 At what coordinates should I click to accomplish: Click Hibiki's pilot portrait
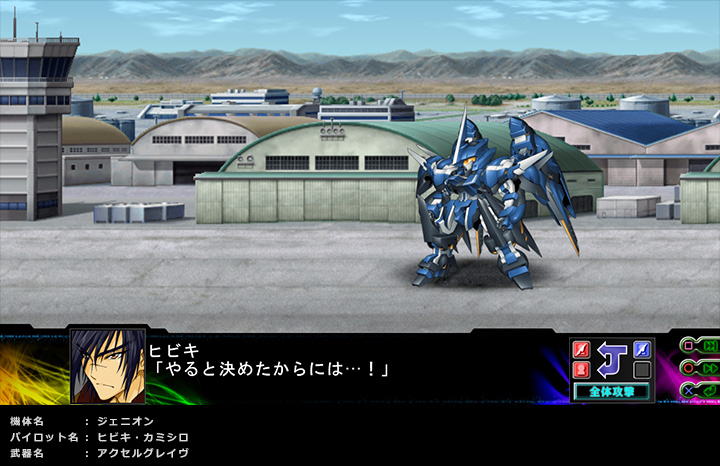(106, 365)
